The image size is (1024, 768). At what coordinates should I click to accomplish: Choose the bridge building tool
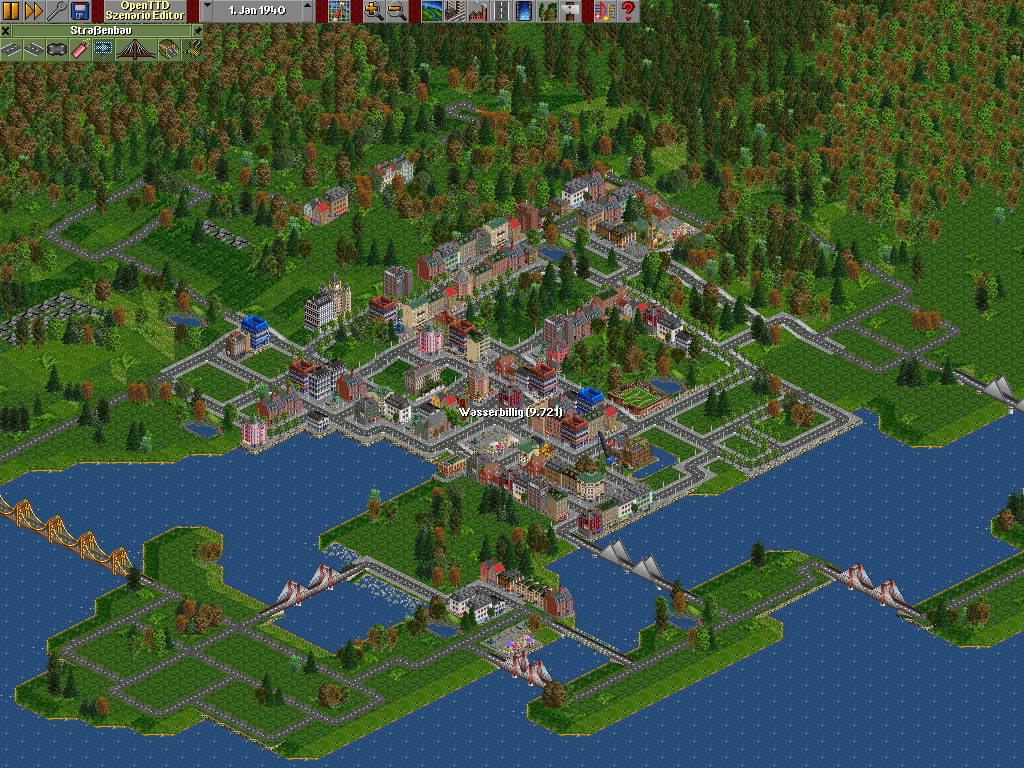tap(134, 49)
